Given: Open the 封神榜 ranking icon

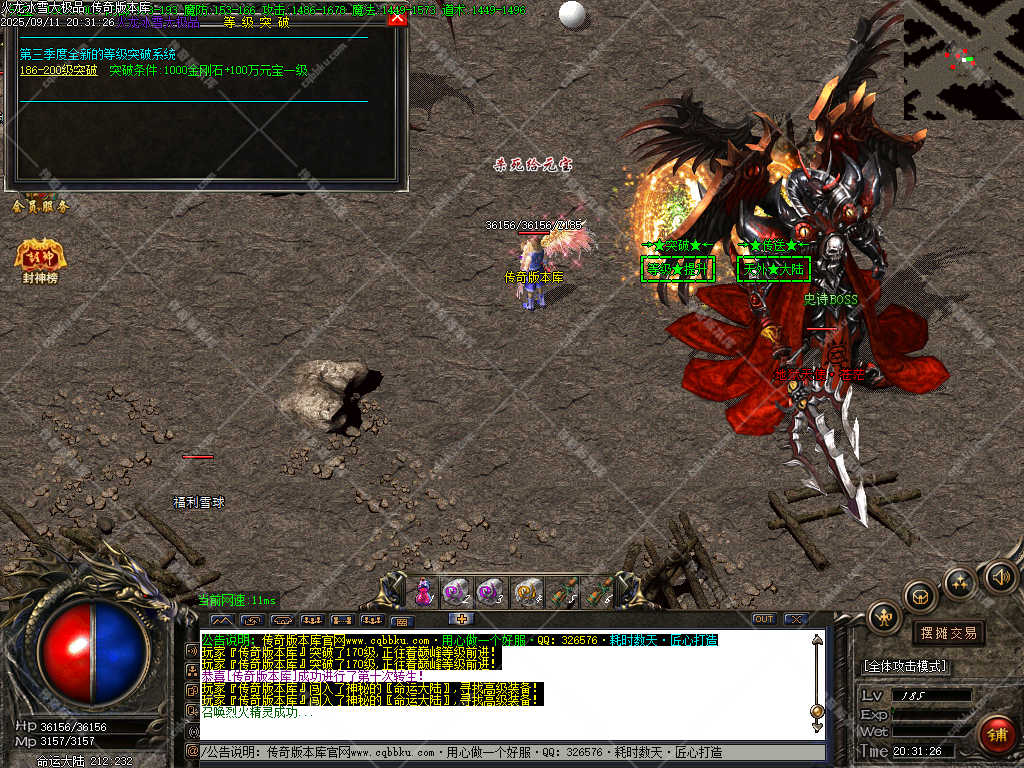Looking at the screenshot, I should click(40, 259).
